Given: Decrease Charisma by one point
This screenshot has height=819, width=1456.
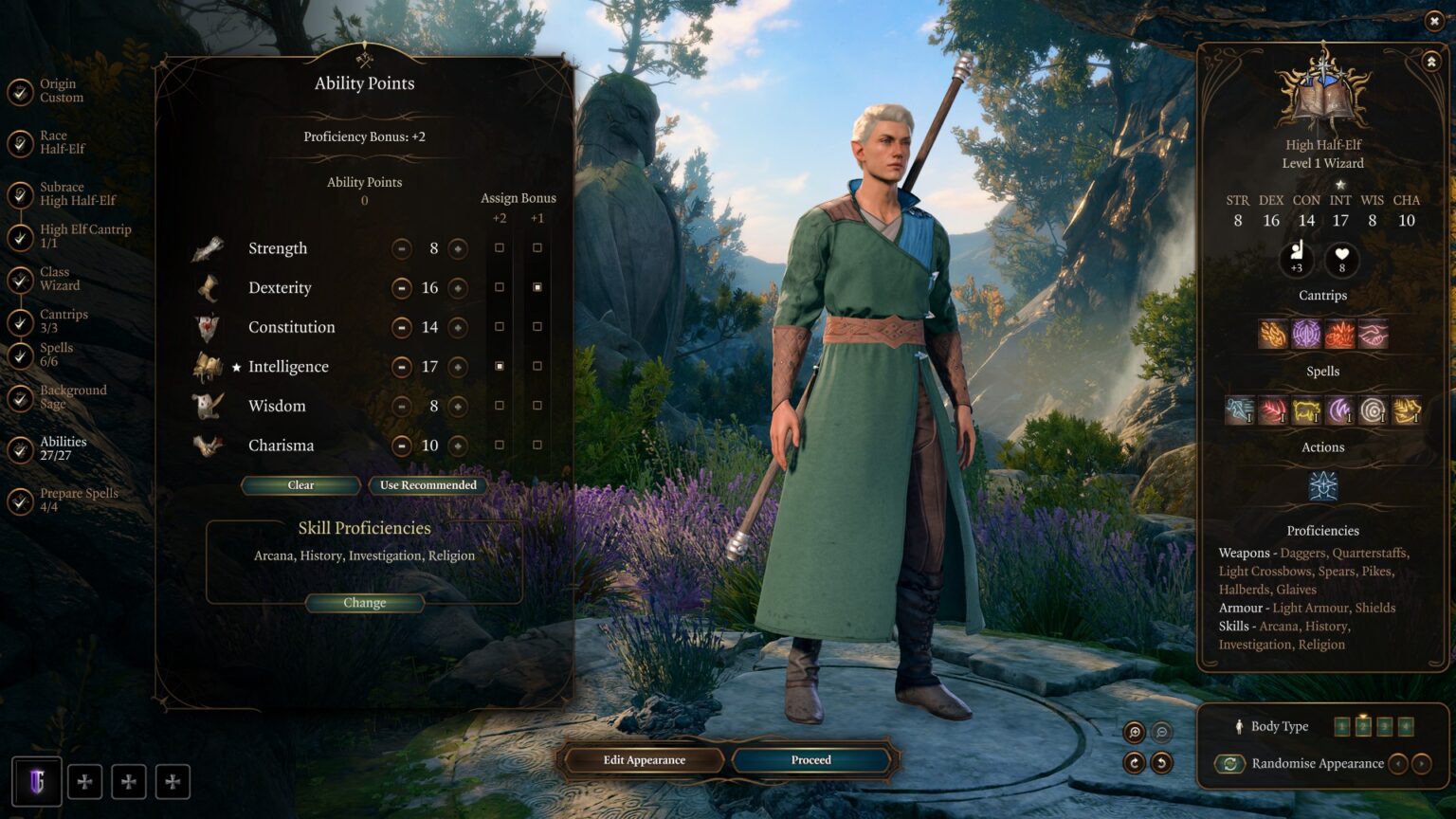Looking at the screenshot, I should [x=402, y=446].
